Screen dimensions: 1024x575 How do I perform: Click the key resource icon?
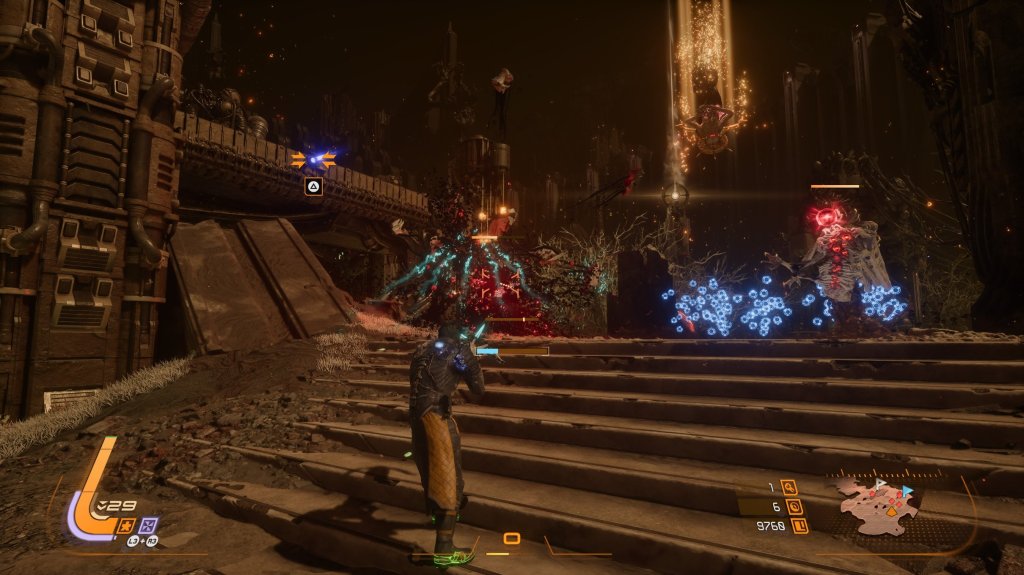[x=791, y=488]
